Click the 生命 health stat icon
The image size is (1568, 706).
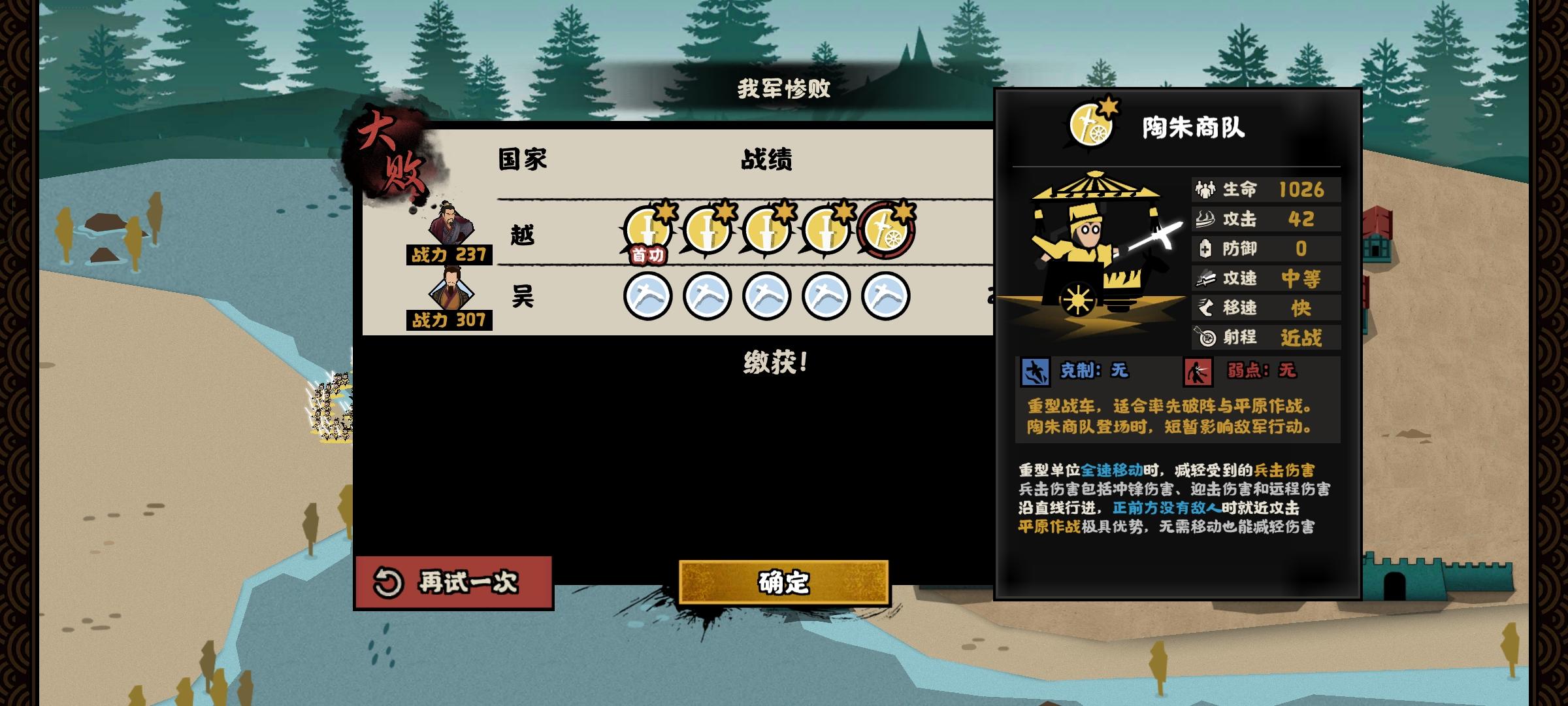1206,190
